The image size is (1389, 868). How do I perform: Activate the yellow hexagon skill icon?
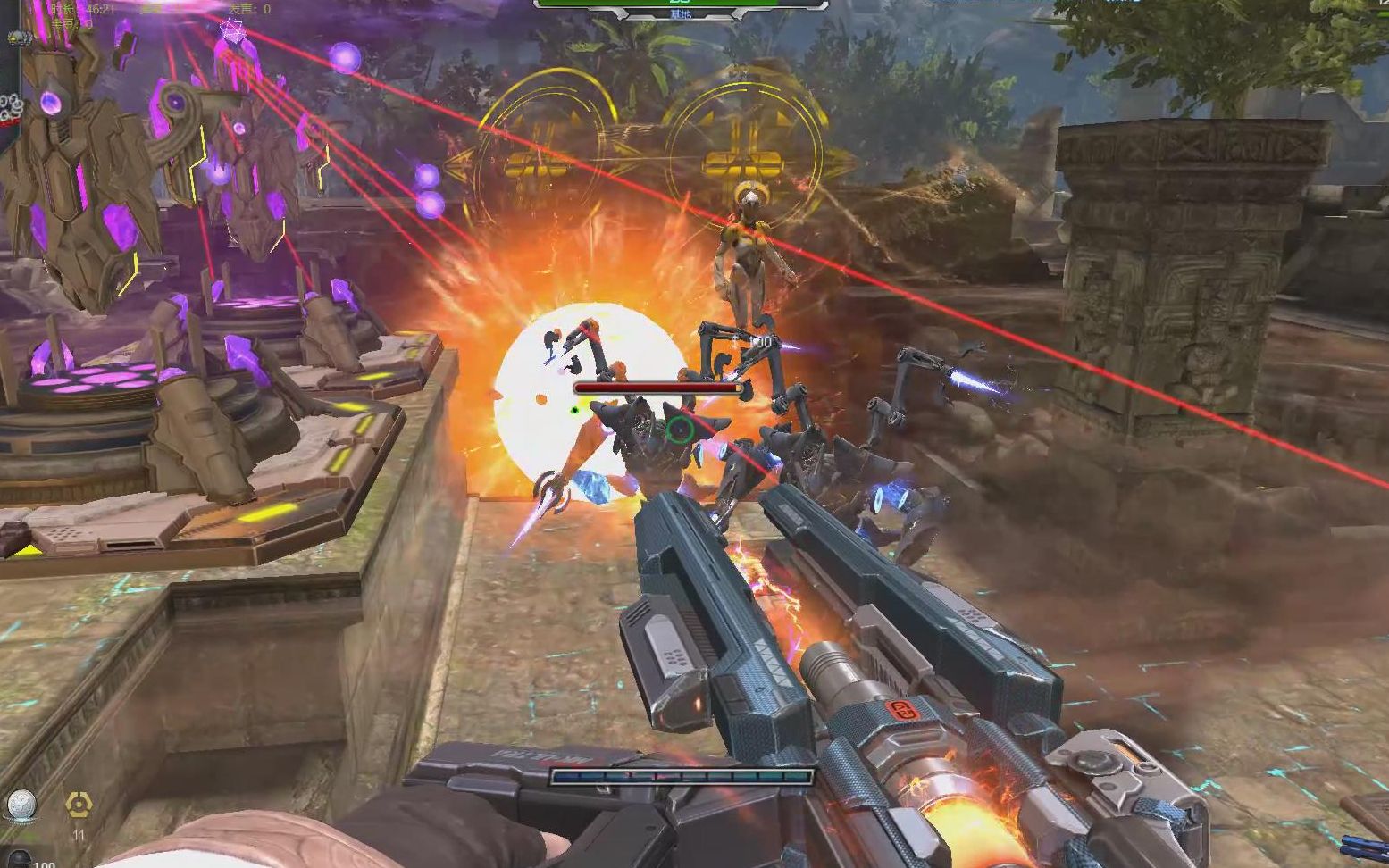[x=79, y=805]
